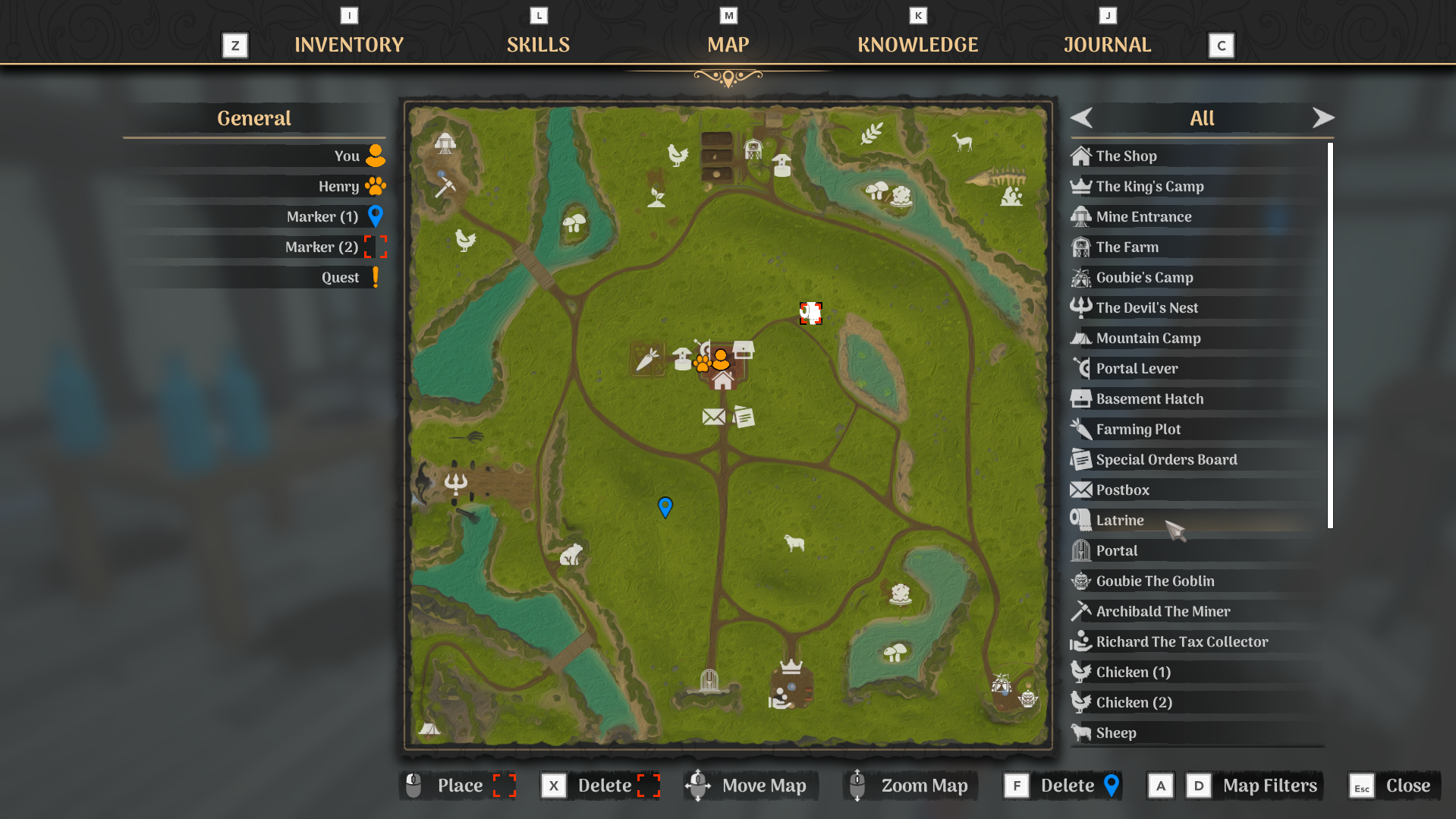Advance to next filter category with right arrow
This screenshot has height=819, width=1456.
(x=1323, y=118)
